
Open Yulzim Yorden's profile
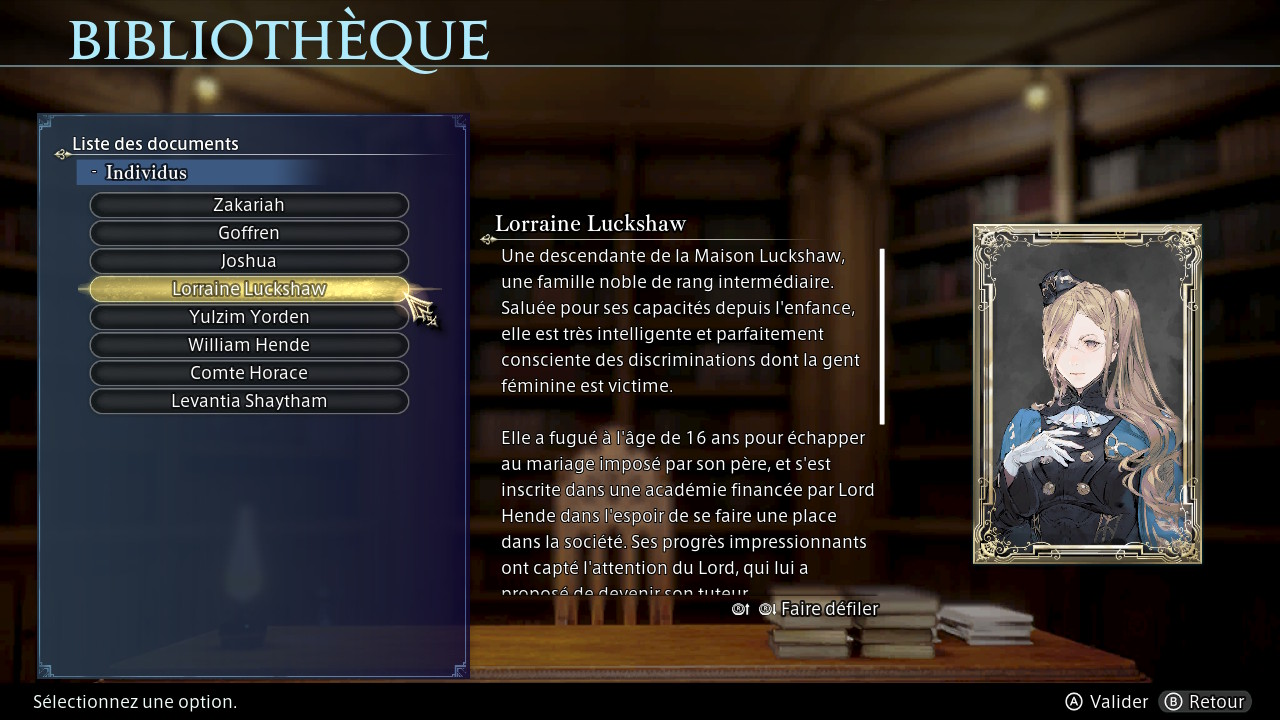(x=249, y=317)
